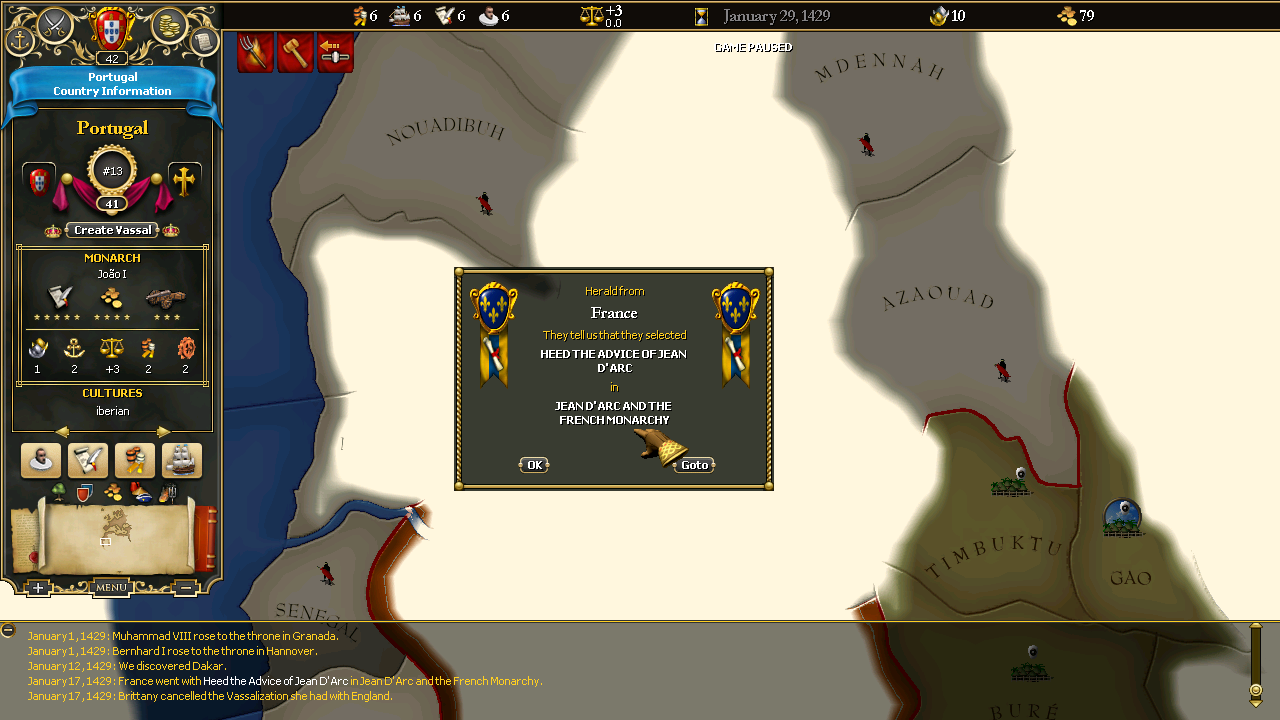Open the anchor naval view
This screenshot has height=720, width=1280.
coord(20,41)
